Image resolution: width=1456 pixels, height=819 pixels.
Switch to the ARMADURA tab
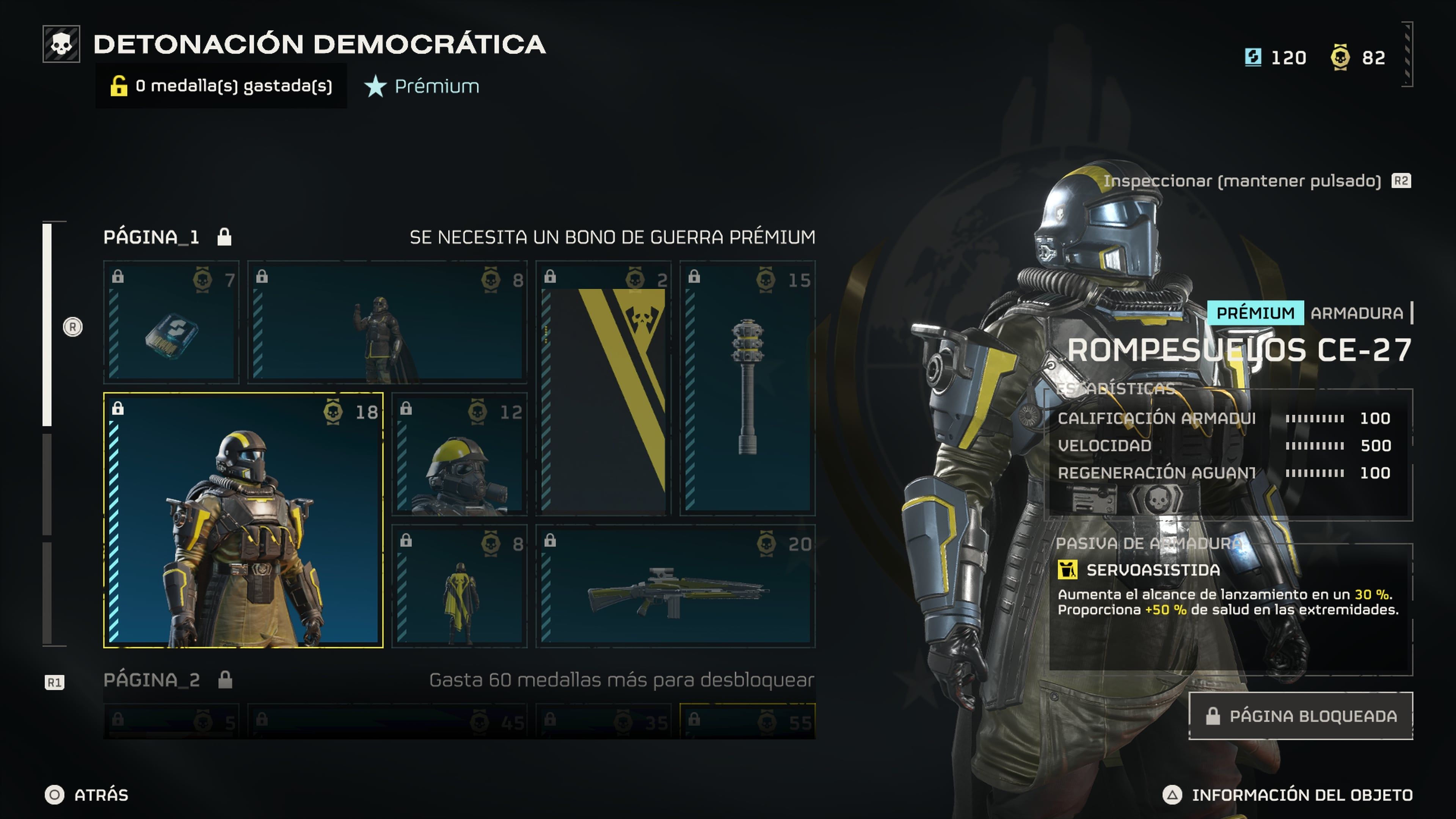point(1356,312)
